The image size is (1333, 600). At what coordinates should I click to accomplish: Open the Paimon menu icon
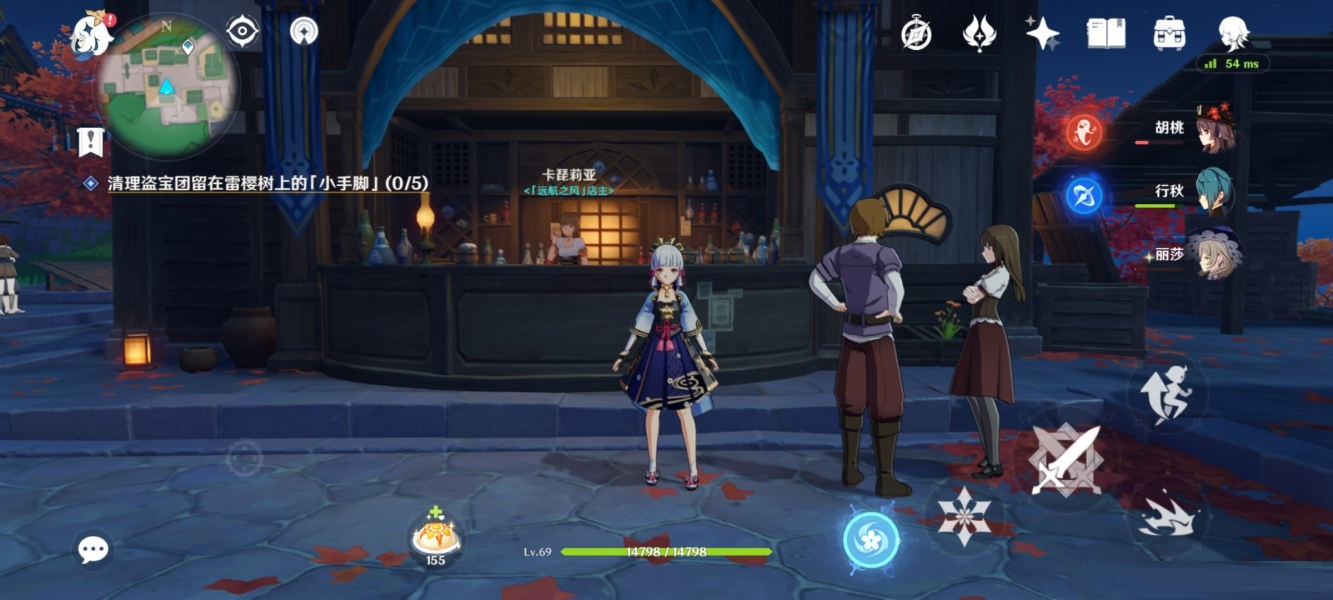pos(92,36)
